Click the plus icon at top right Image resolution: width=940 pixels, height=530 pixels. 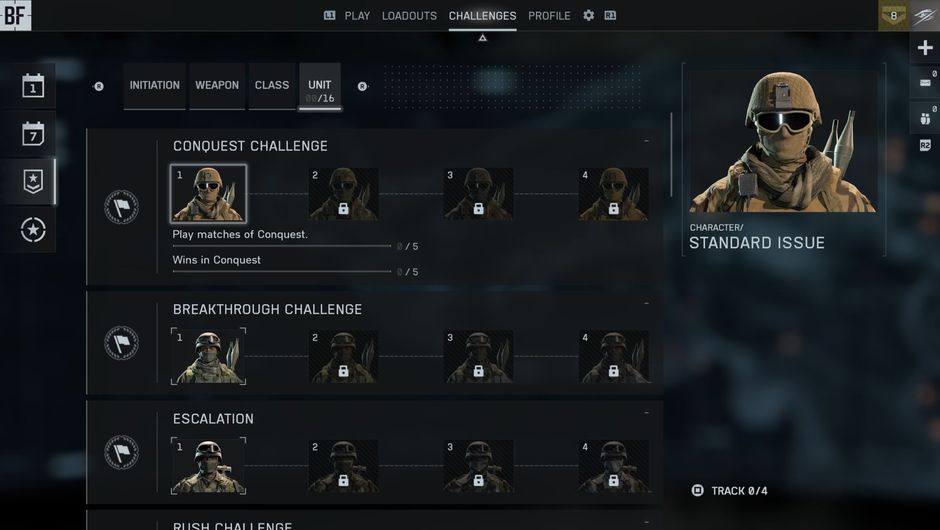point(924,48)
